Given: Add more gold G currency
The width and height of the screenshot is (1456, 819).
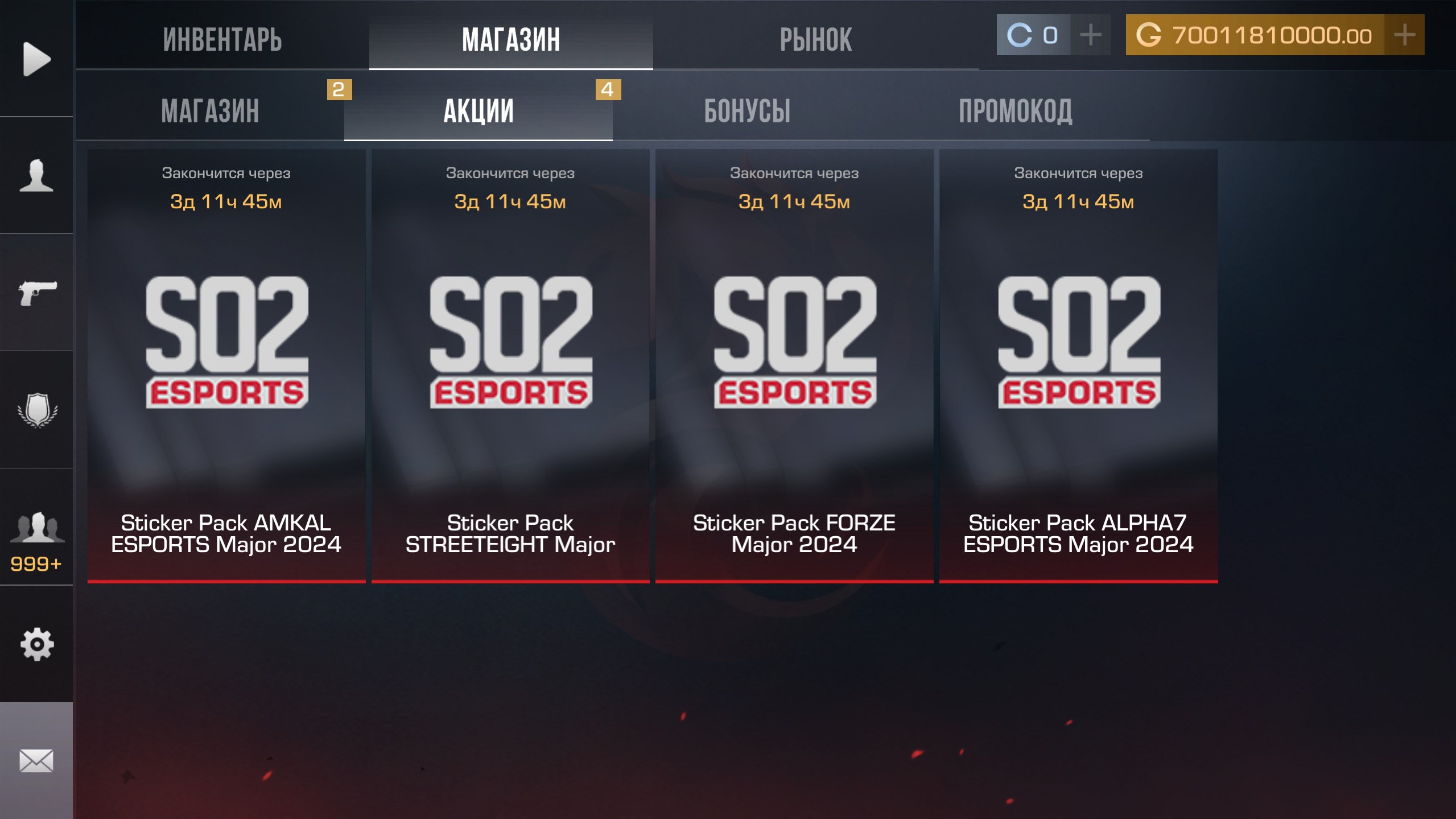Looking at the screenshot, I should 1404,35.
